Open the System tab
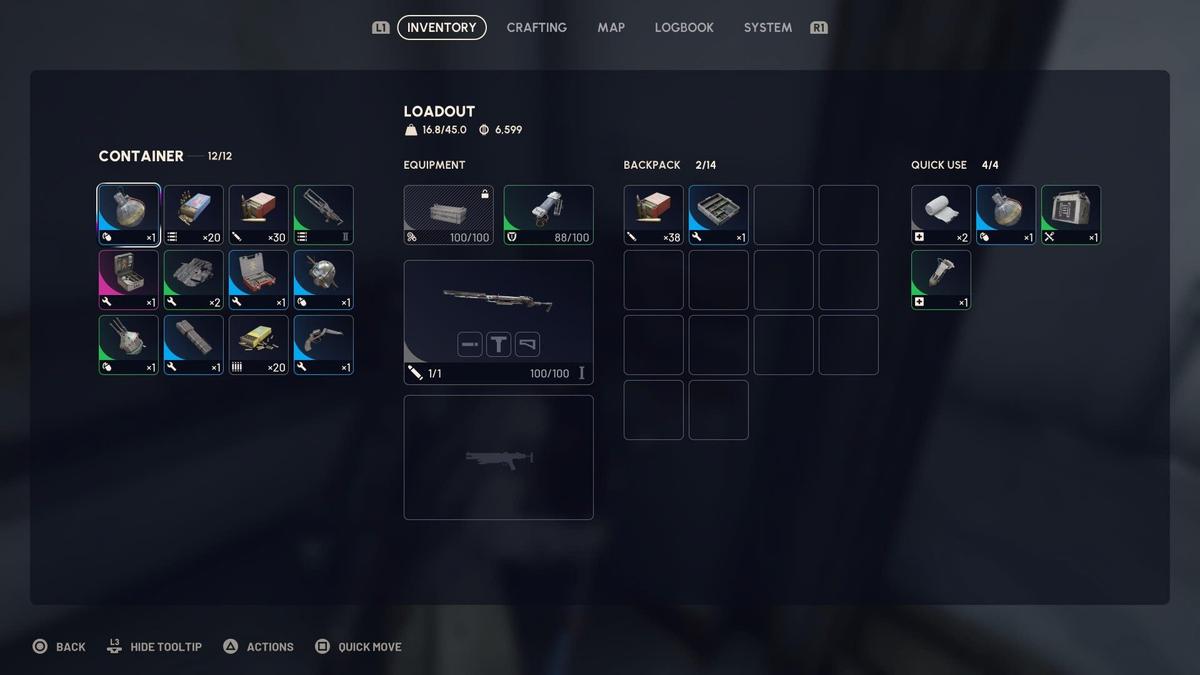The height and width of the screenshot is (675, 1200). (x=767, y=28)
